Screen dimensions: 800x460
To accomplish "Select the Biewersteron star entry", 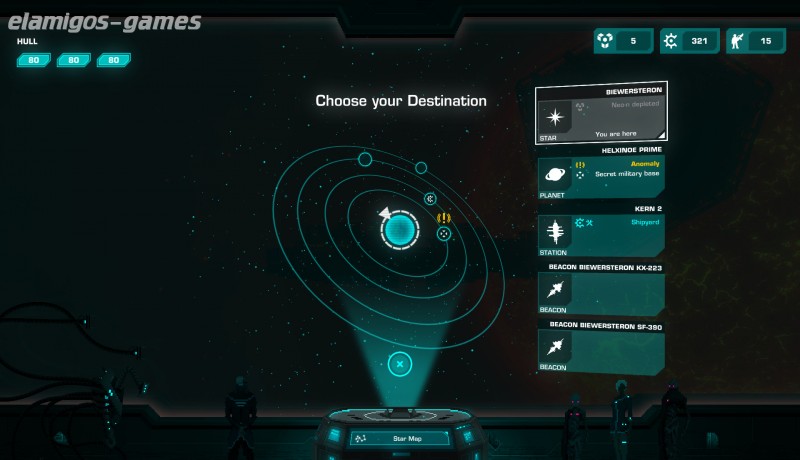I will [601, 114].
